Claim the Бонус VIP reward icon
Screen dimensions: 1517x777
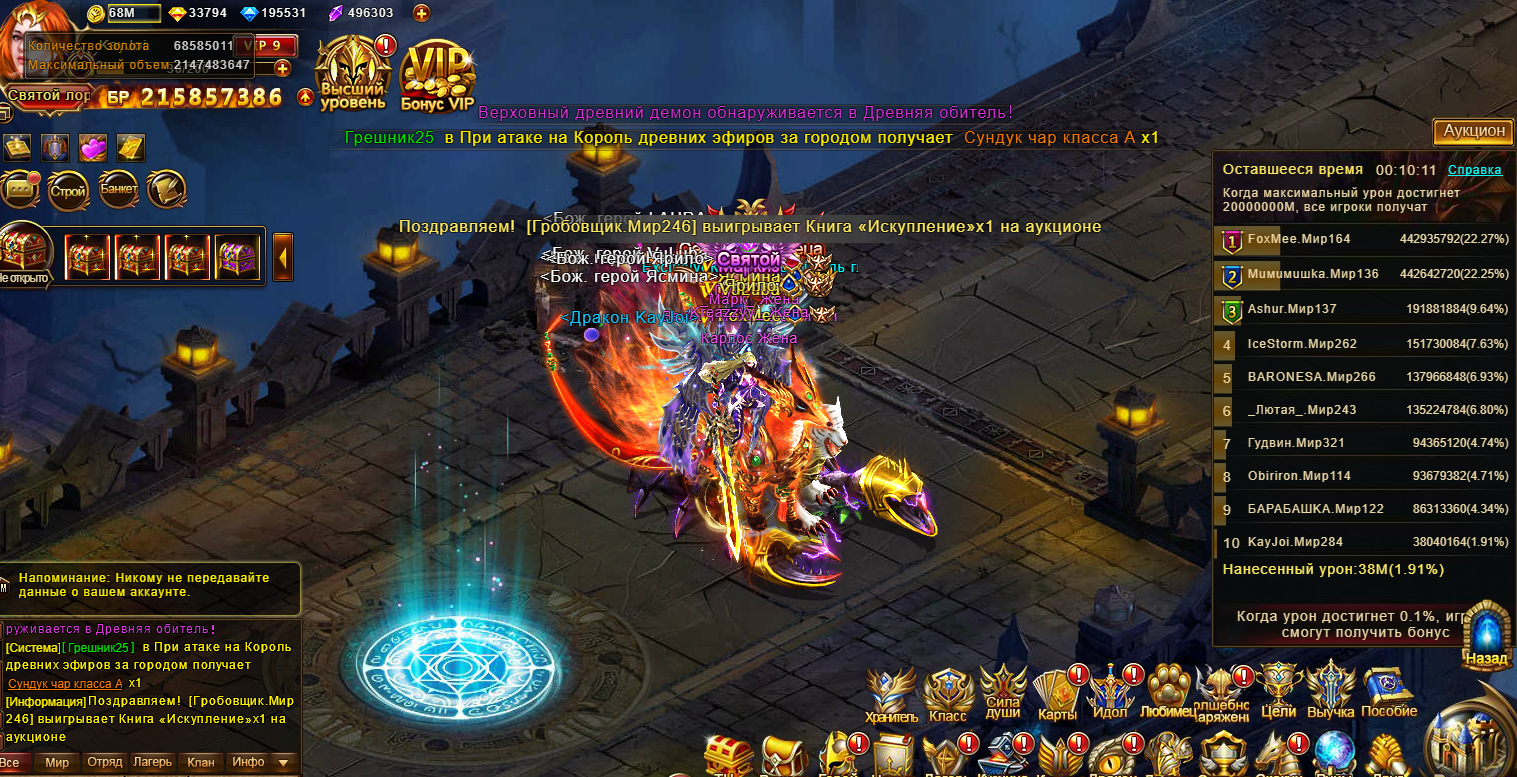[x=437, y=75]
